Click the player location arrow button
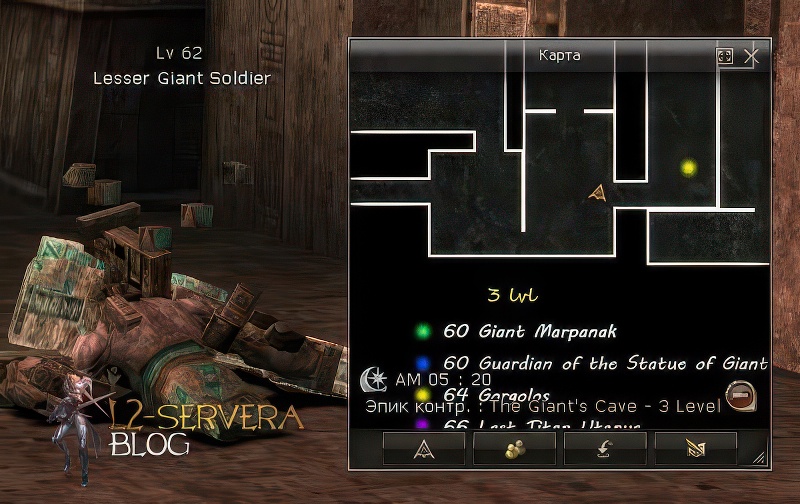Screen dimensions: 800x504 (423, 450)
